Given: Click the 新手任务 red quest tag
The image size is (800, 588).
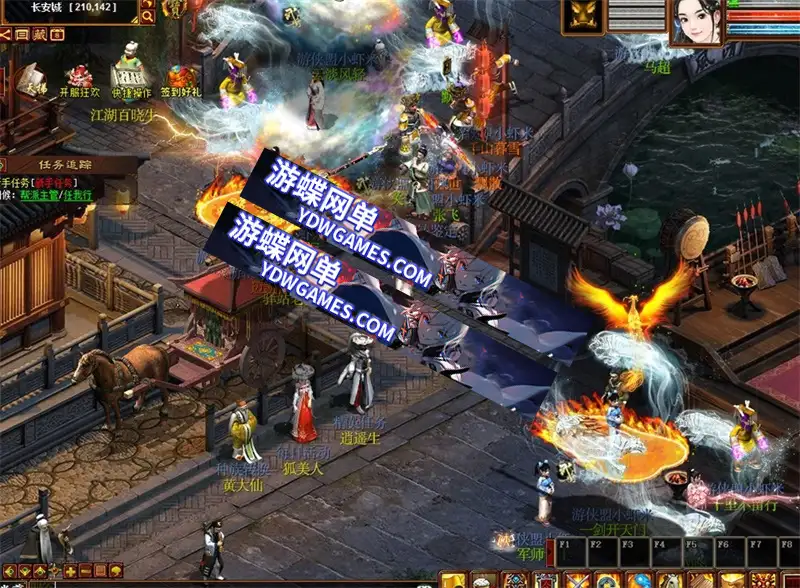Looking at the screenshot, I should click(x=52, y=182).
